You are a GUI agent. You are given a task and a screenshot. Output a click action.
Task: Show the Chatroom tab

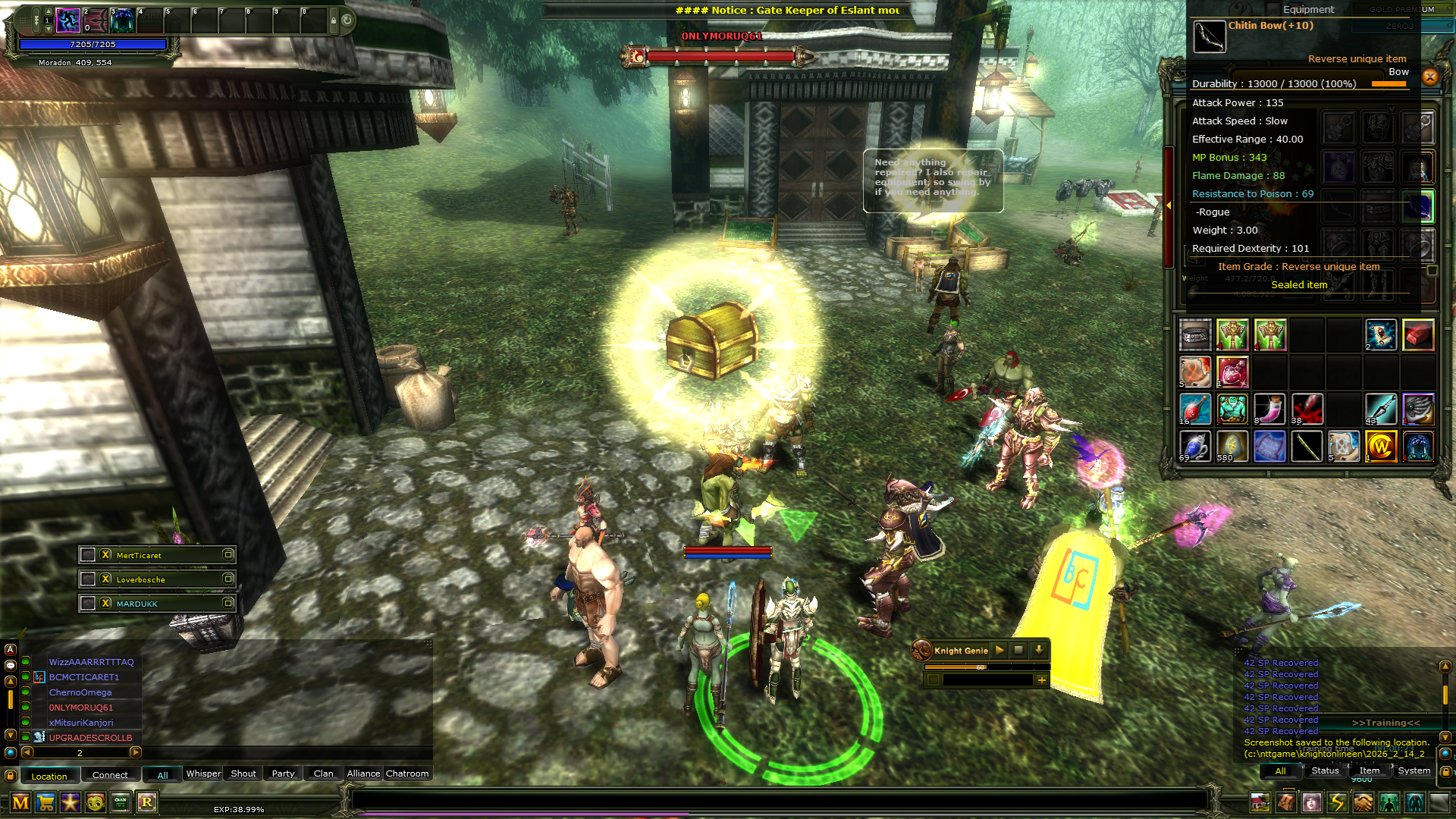click(x=407, y=773)
